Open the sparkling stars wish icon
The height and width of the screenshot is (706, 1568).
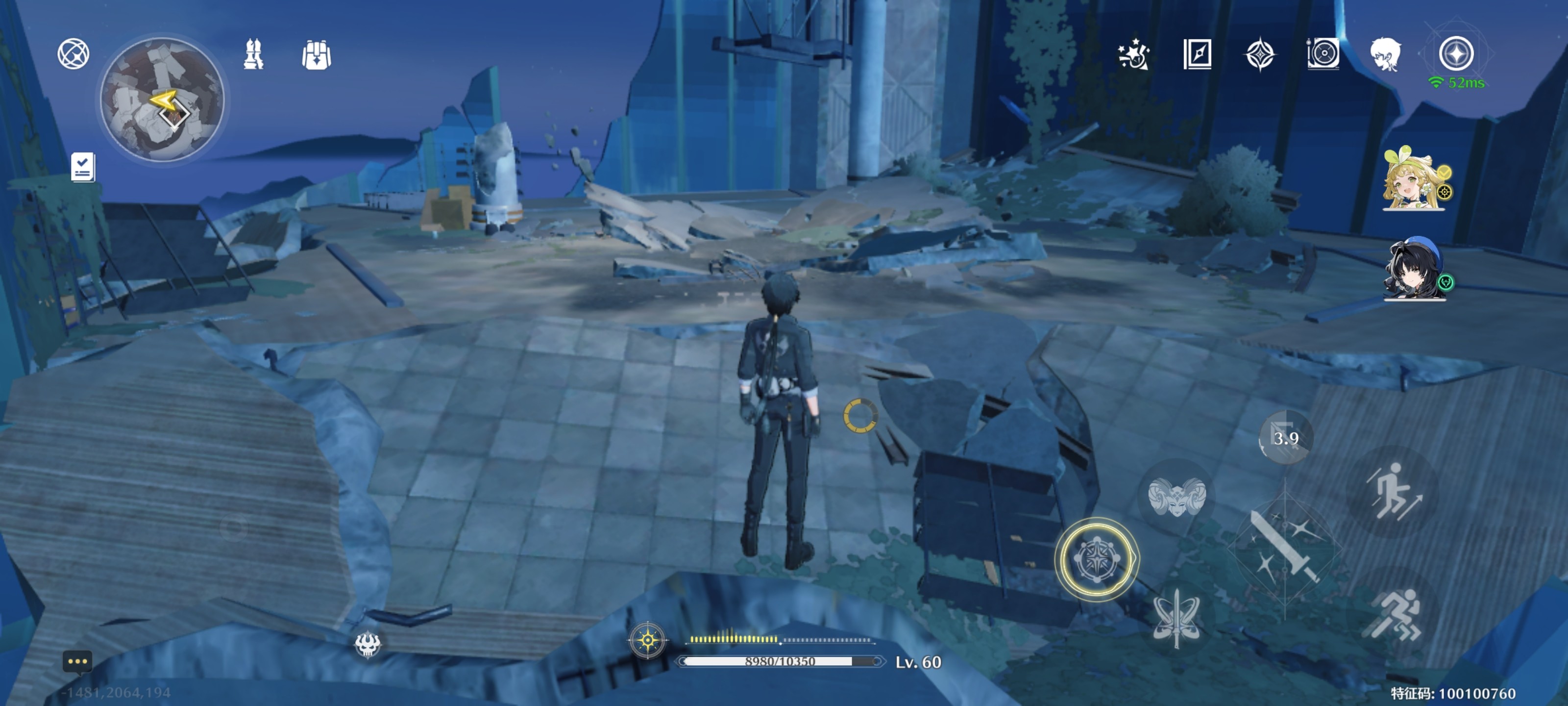tap(1133, 55)
